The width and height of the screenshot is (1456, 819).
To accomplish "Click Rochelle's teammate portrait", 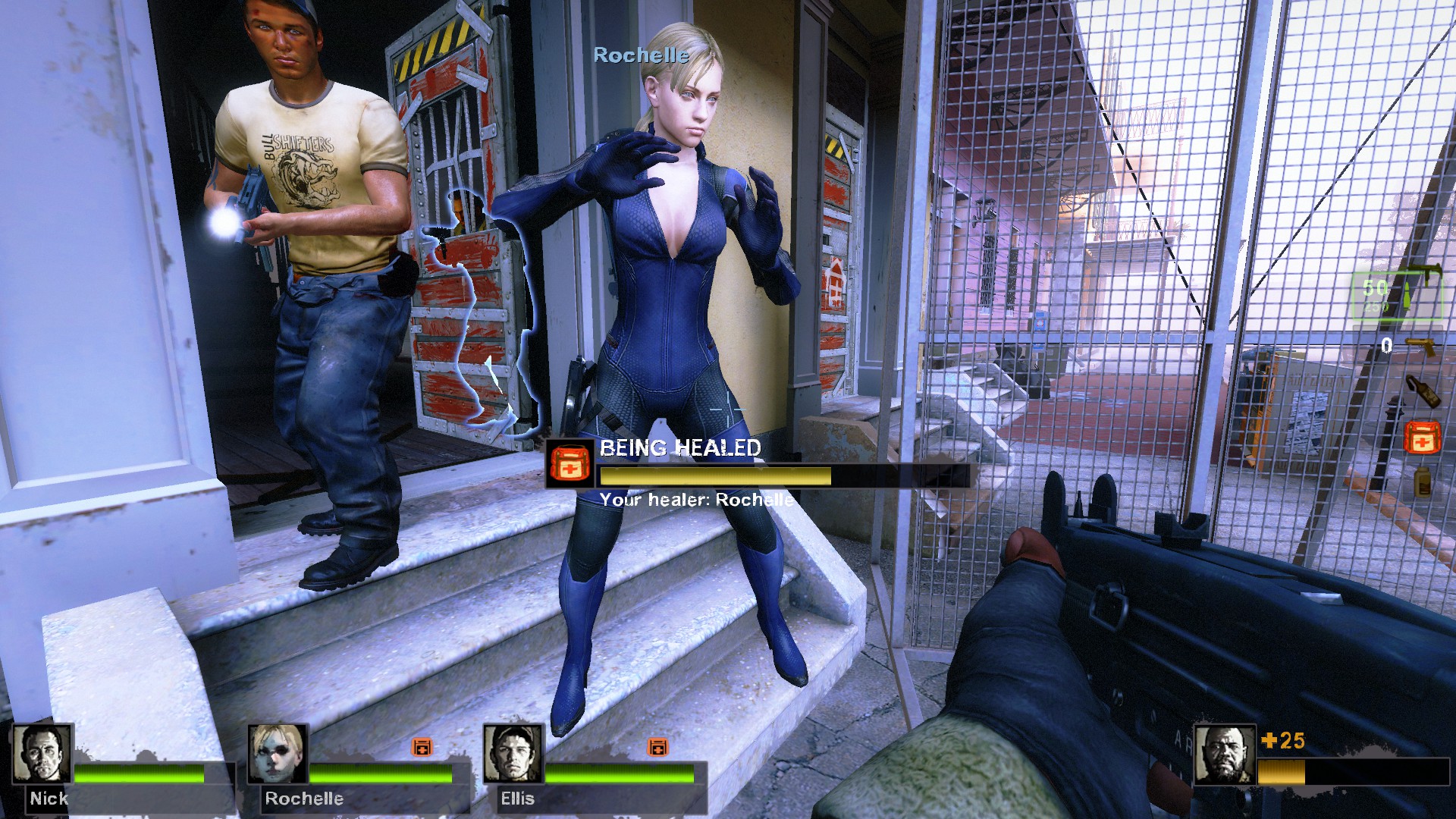I will click(278, 753).
